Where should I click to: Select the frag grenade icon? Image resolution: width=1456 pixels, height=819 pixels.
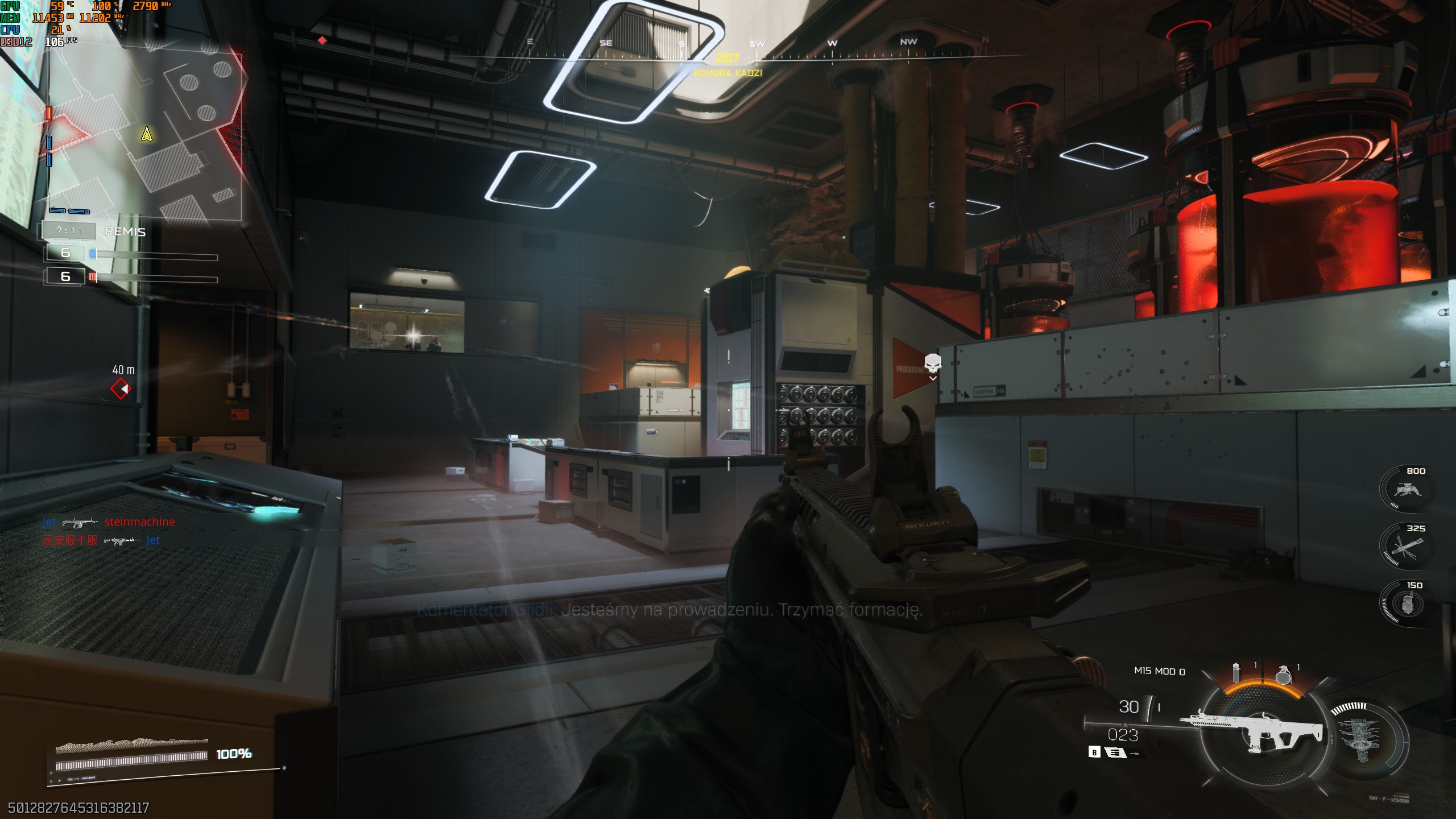[1283, 675]
